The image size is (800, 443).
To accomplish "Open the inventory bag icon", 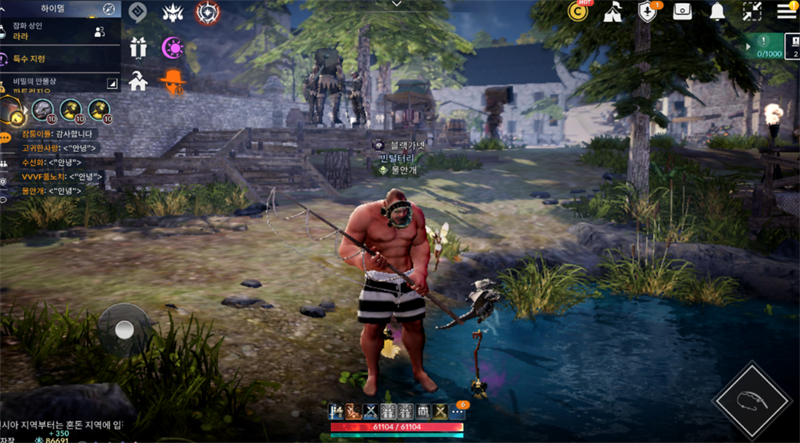I will pos(682,11).
